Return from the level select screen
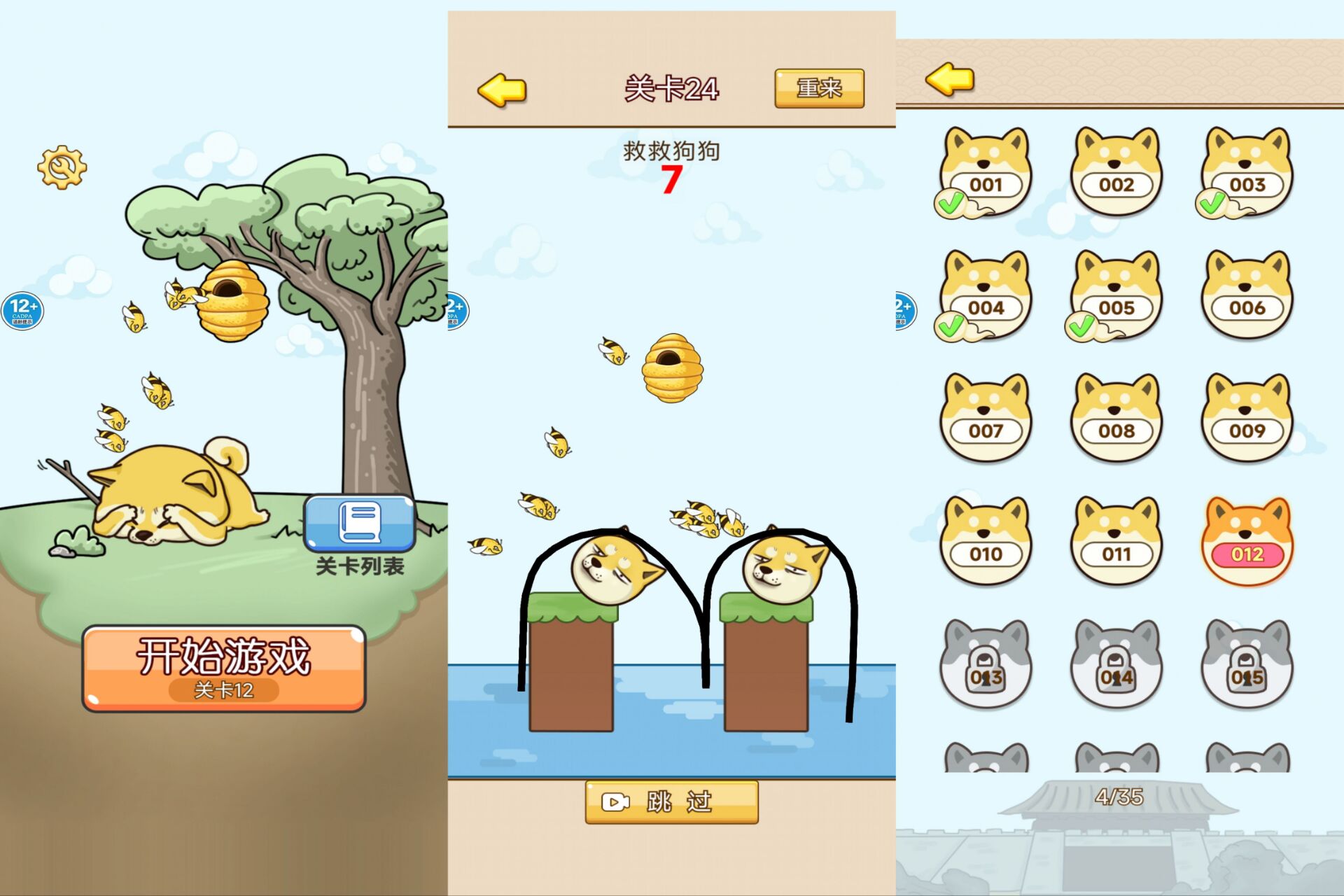The width and height of the screenshot is (1344, 896). coord(949,78)
